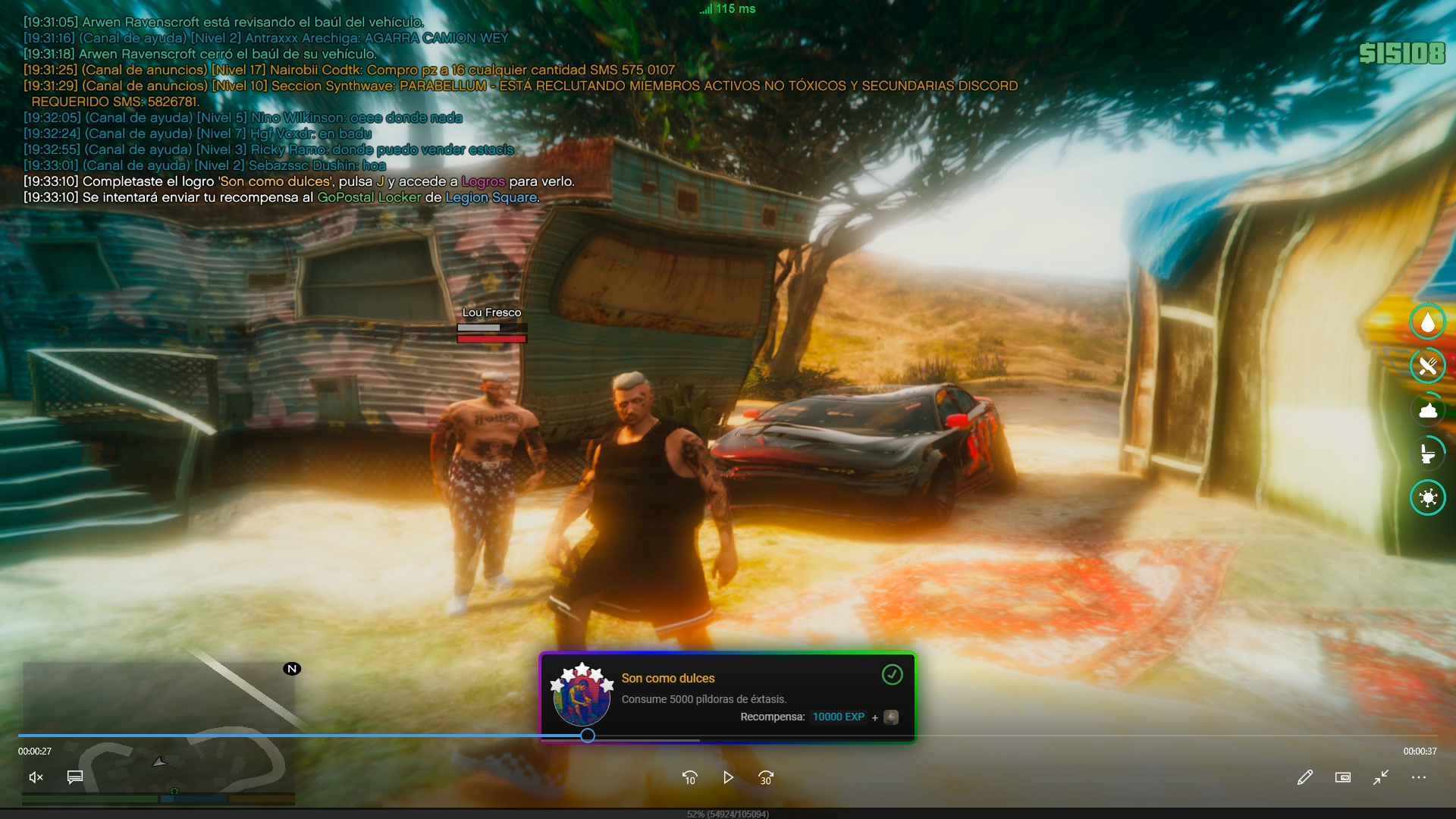Click the water drop thirst icon

[1428, 322]
